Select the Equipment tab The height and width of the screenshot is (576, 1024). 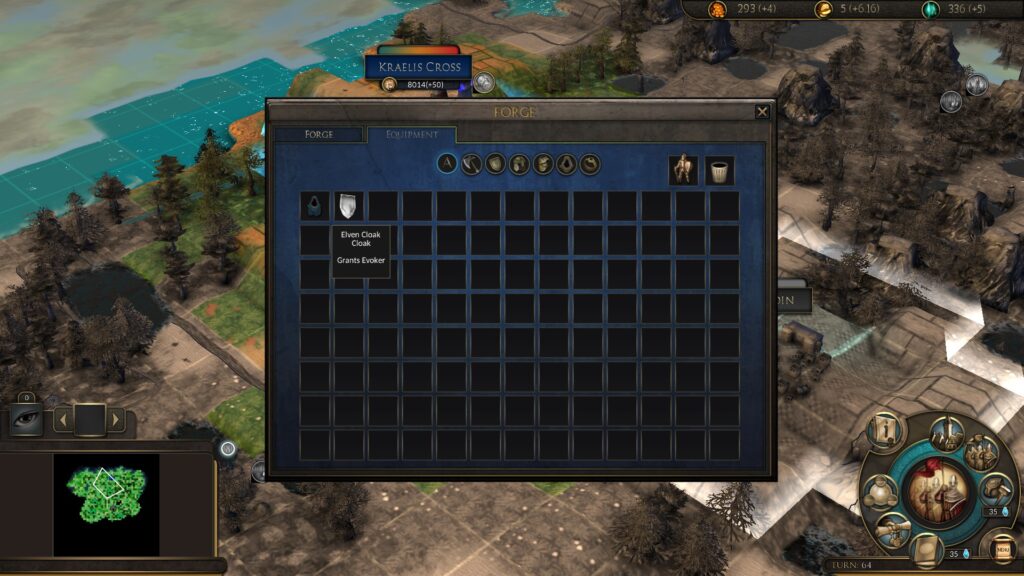pos(412,134)
